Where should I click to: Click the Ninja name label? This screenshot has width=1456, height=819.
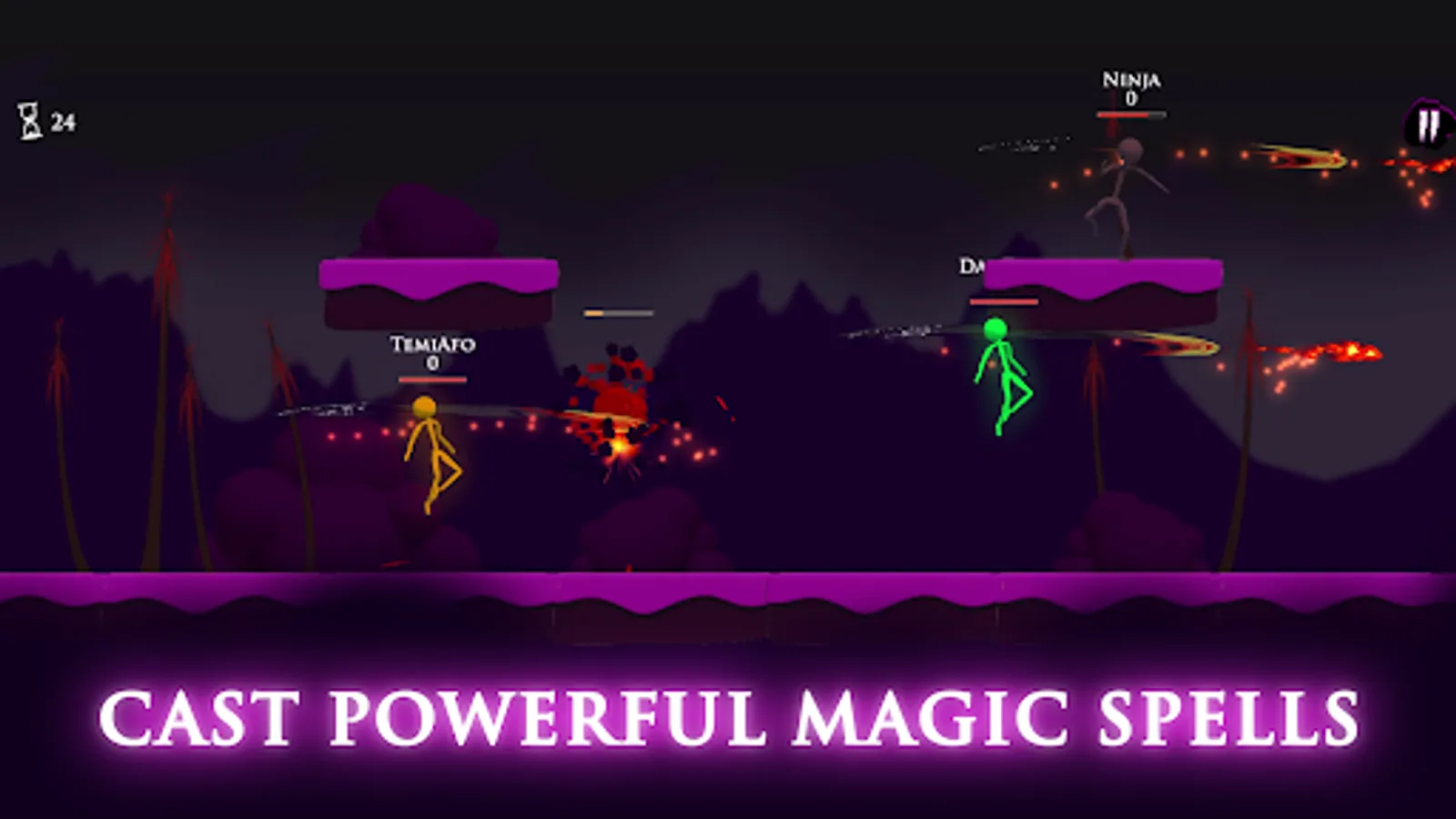1130,82
